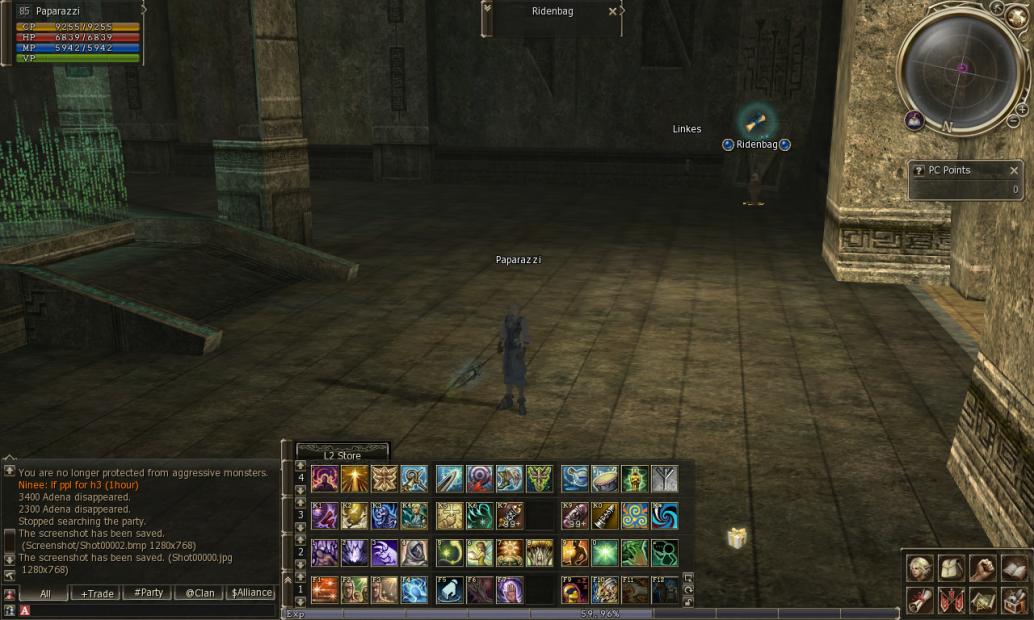Switch chat to the +Trade tab
This screenshot has width=1034, height=620.
[x=97, y=593]
